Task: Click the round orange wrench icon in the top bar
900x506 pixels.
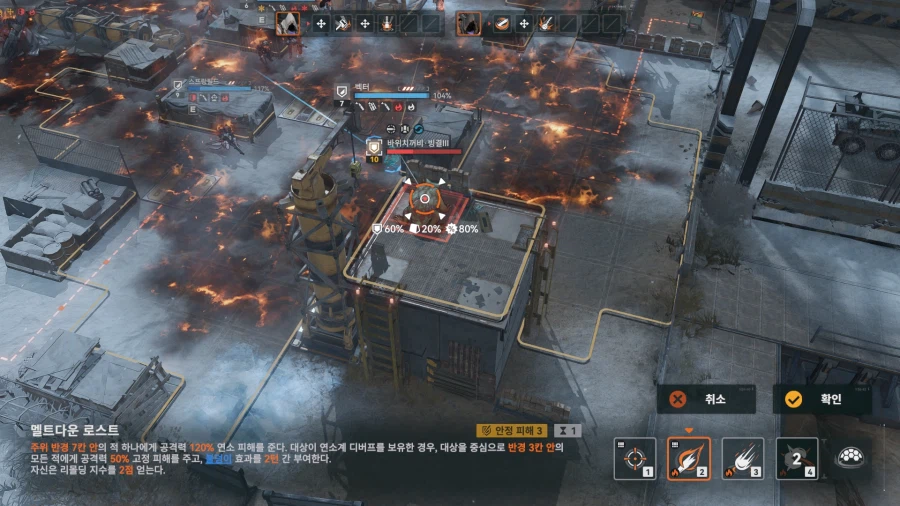Action: point(502,23)
